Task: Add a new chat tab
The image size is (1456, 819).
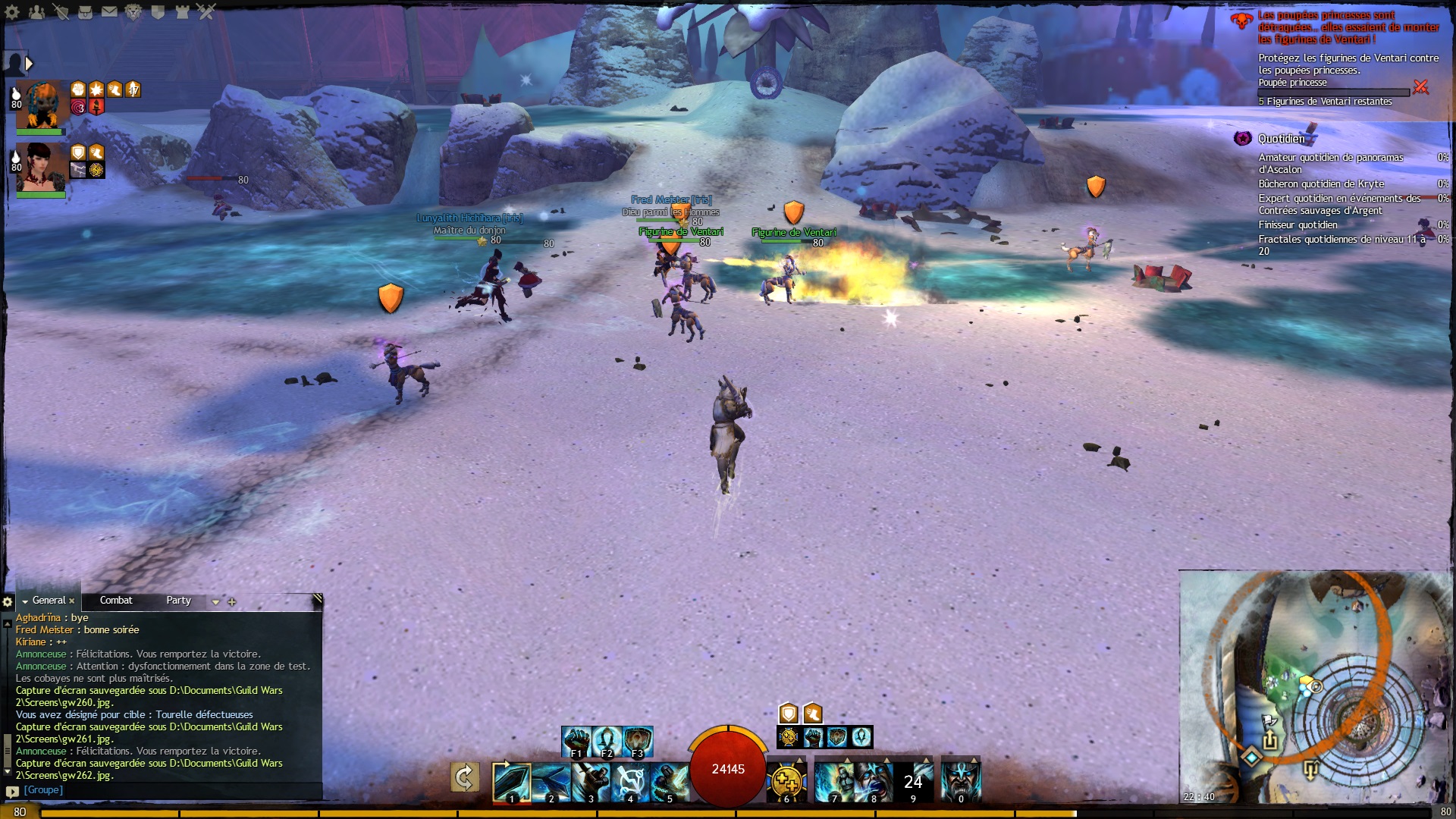Action: (x=232, y=602)
